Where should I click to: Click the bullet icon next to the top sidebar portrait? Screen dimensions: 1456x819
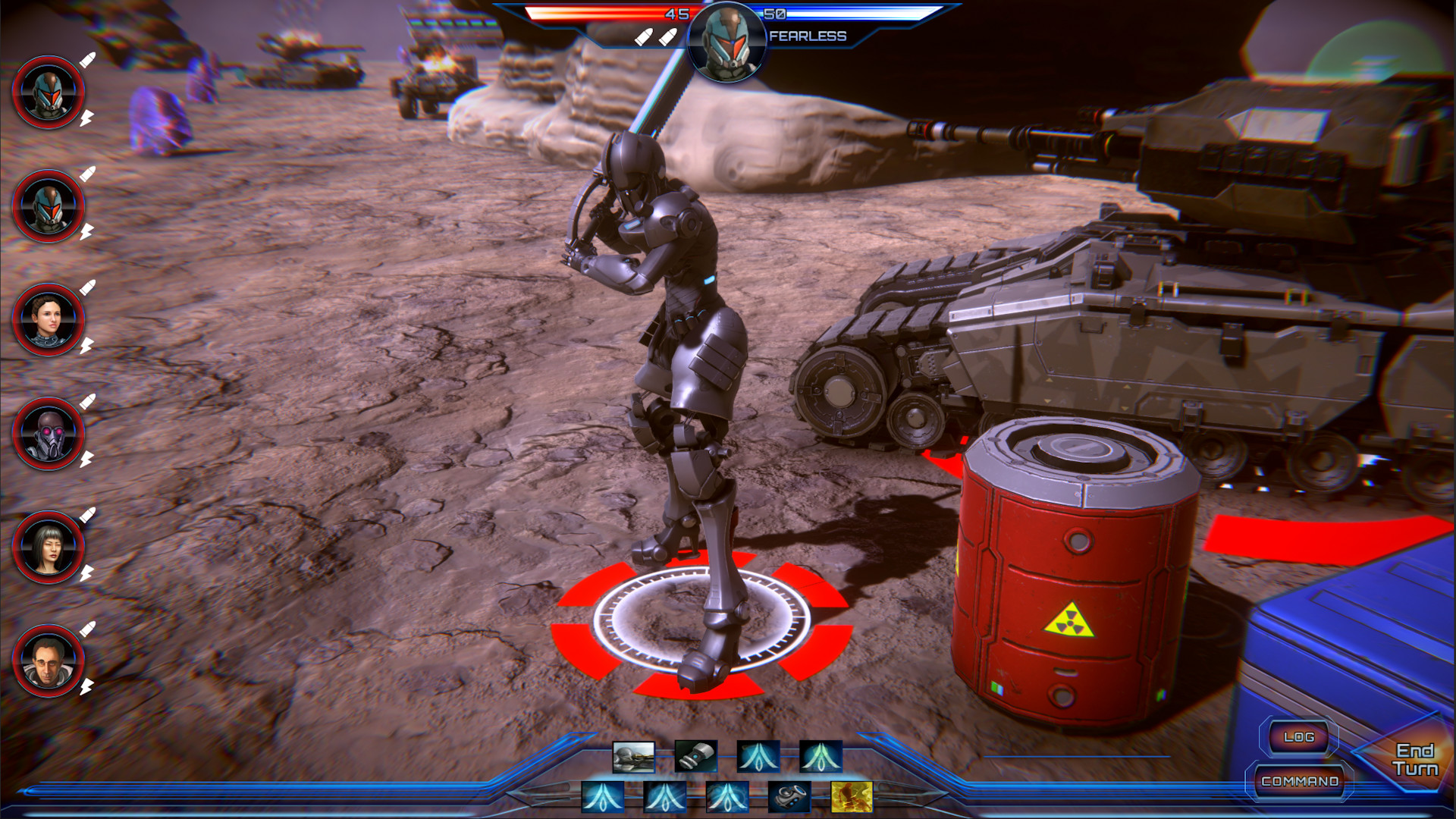pos(88,60)
